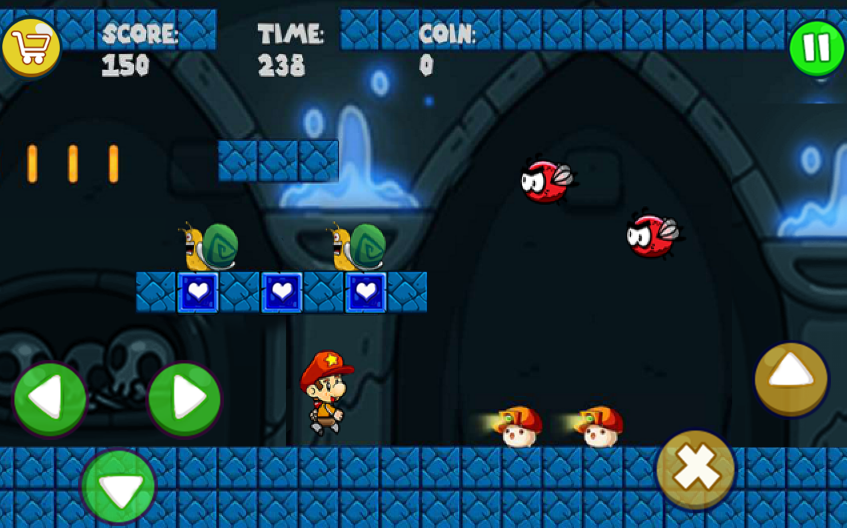
Task: Tap the green down arrow button
Action: point(118,487)
